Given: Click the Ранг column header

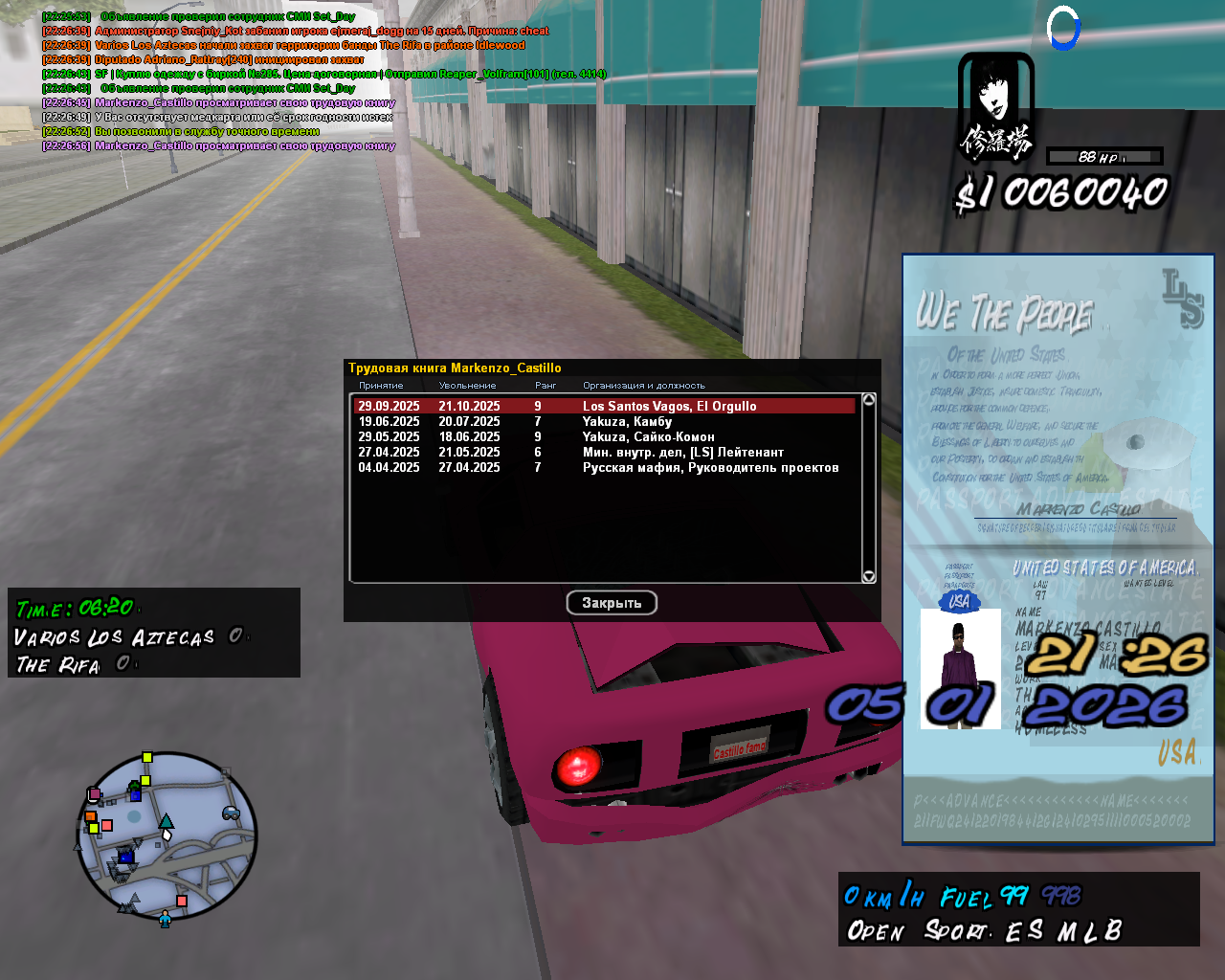Looking at the screenshot, I should click(546, 385).
